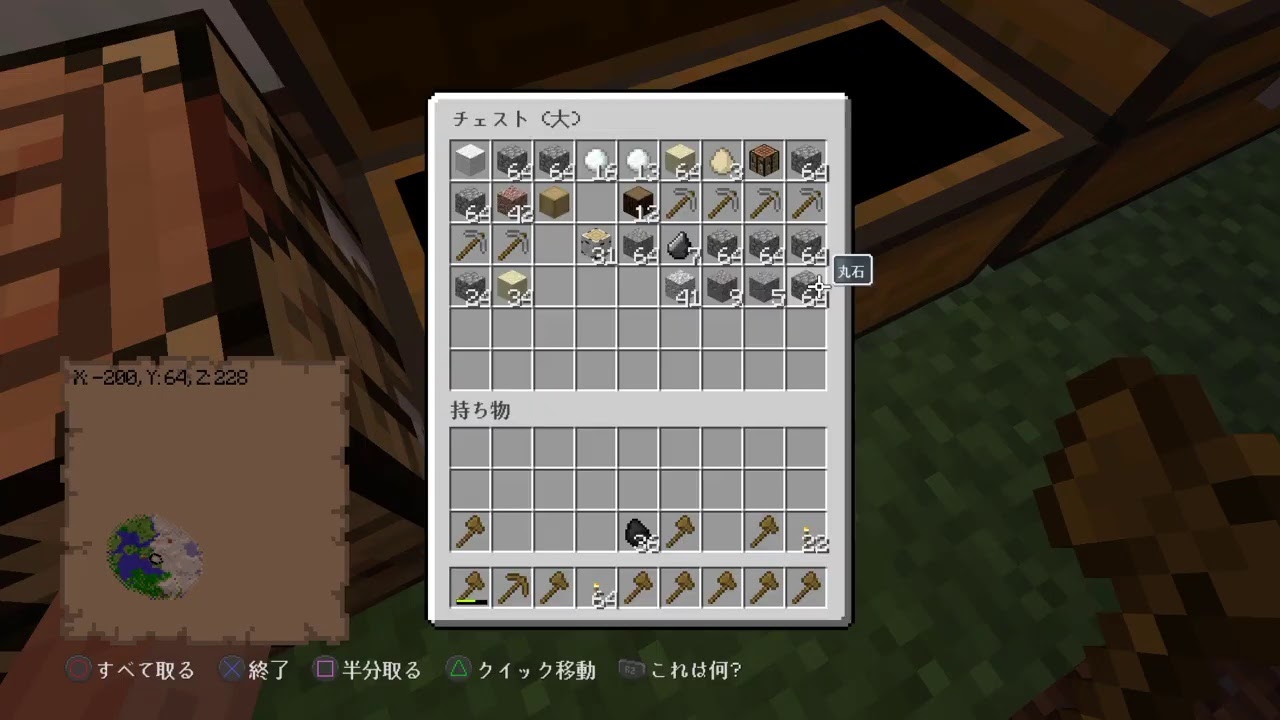This screenshot has width=1280, height=720.
Task: Pick up the cobblestone stack under the 丸石 tooltip
Action: pos(806,289)
